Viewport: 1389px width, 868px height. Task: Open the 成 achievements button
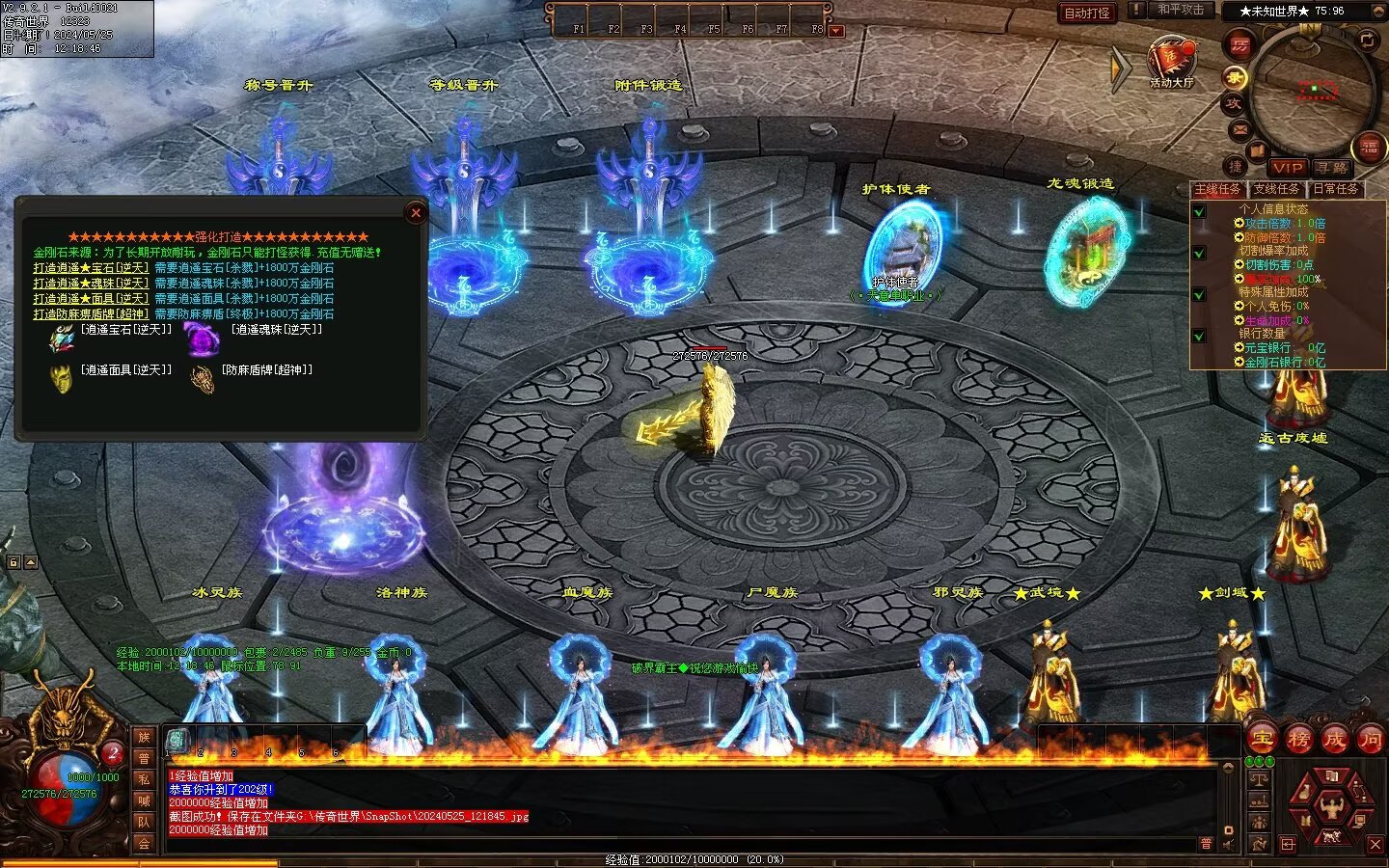(1334, 740)
